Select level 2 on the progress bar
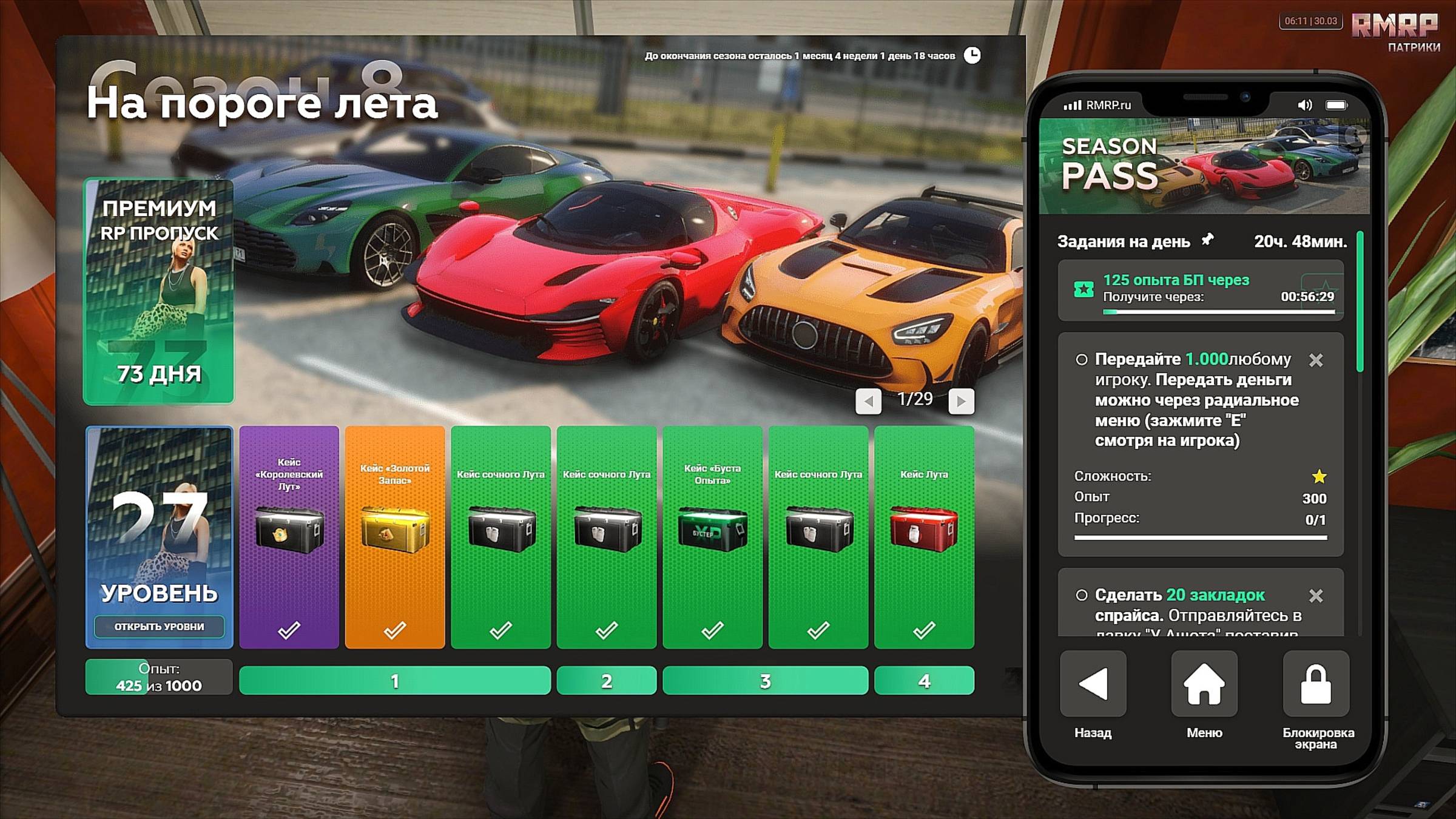Image resolution: width=1456 pixels, height=819 pixels. (606, 681)
